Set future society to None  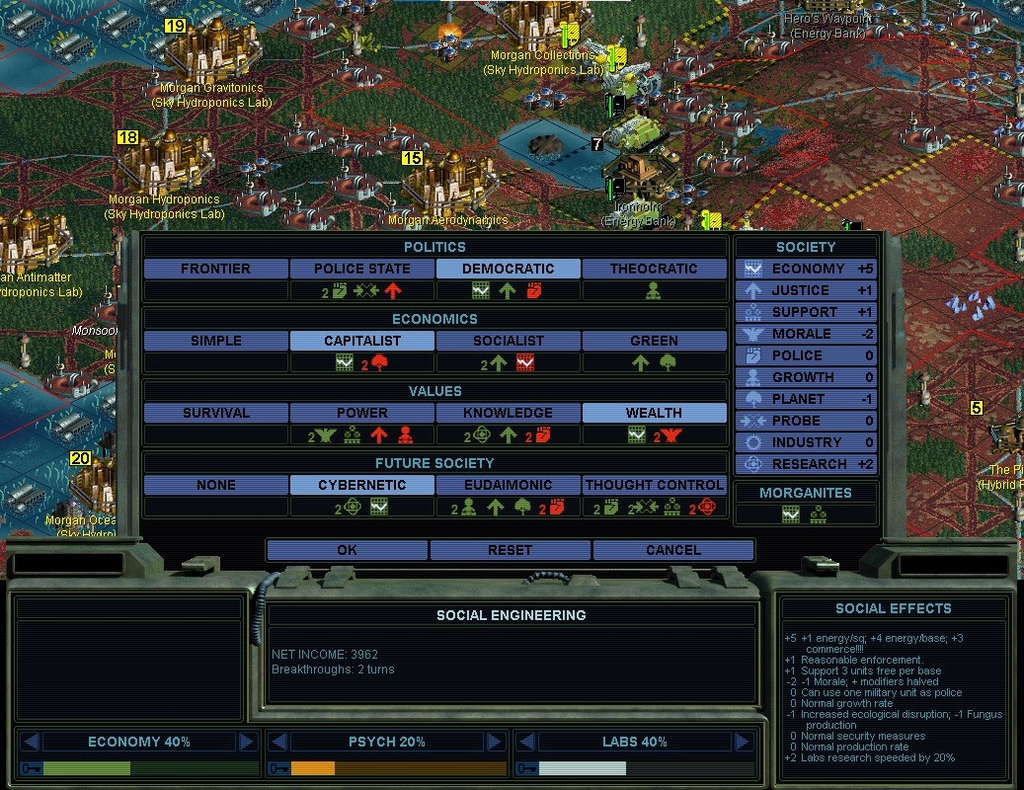216,485
